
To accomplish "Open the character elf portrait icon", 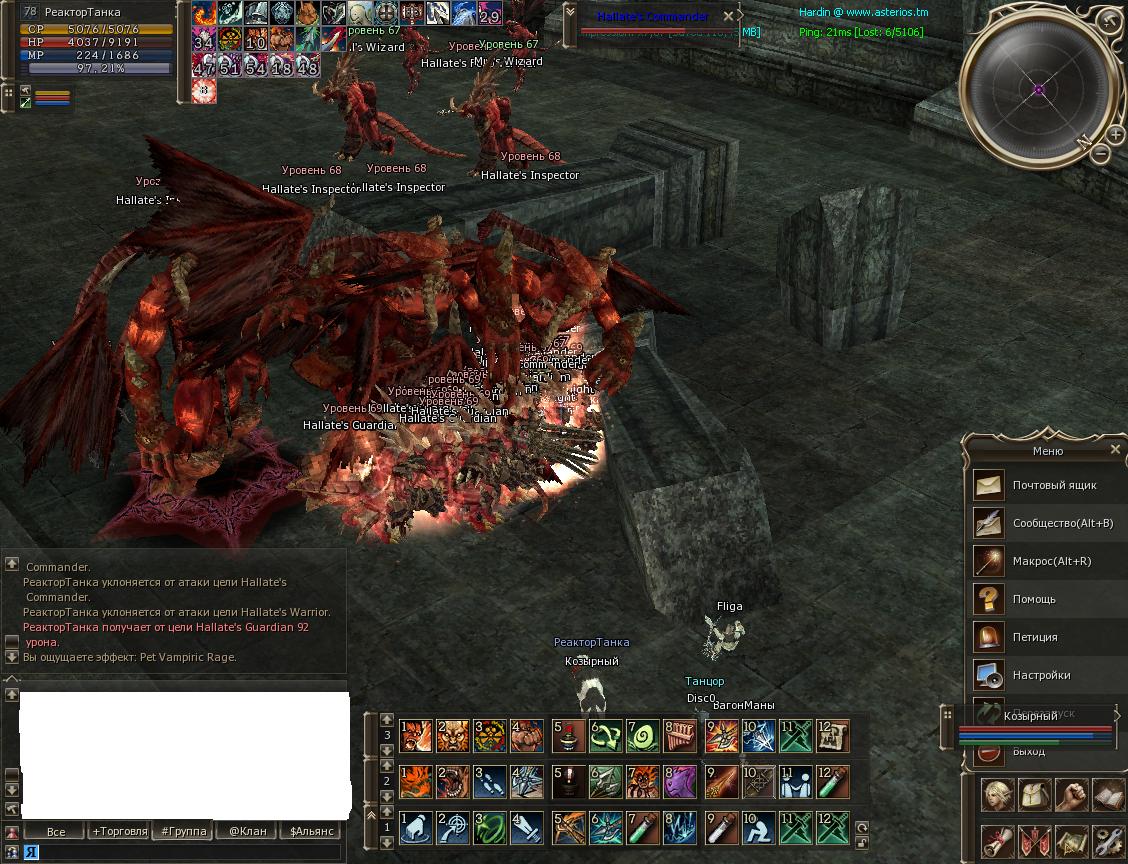I will pyautogui.click(x=997, y=795).
